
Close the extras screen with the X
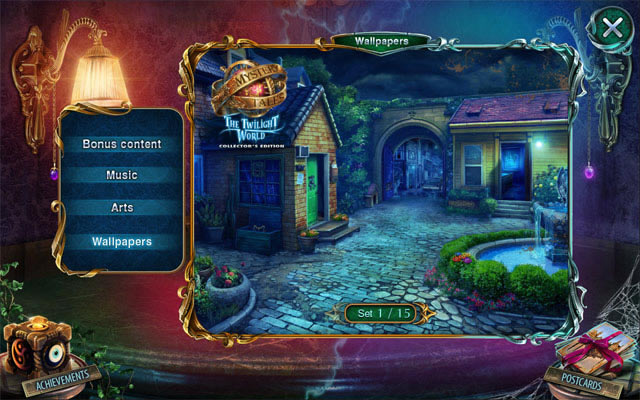611,28
